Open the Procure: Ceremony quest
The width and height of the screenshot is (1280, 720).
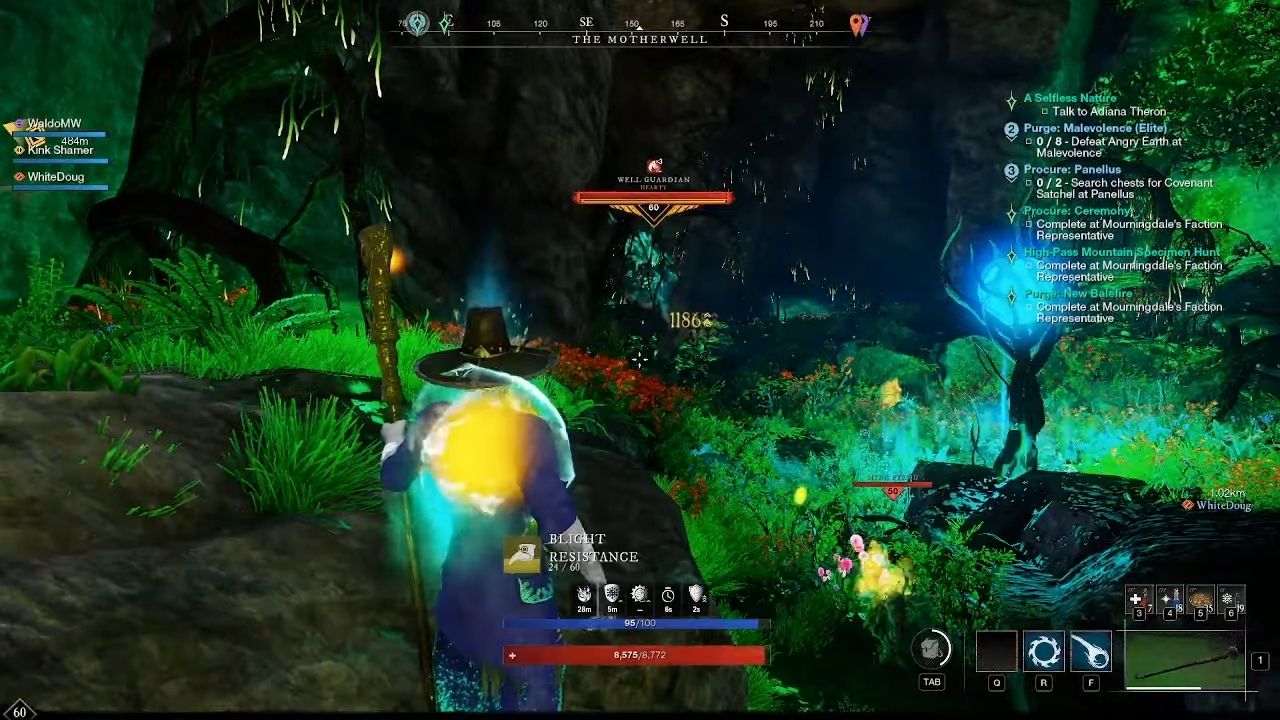[x=1078, y=211]
